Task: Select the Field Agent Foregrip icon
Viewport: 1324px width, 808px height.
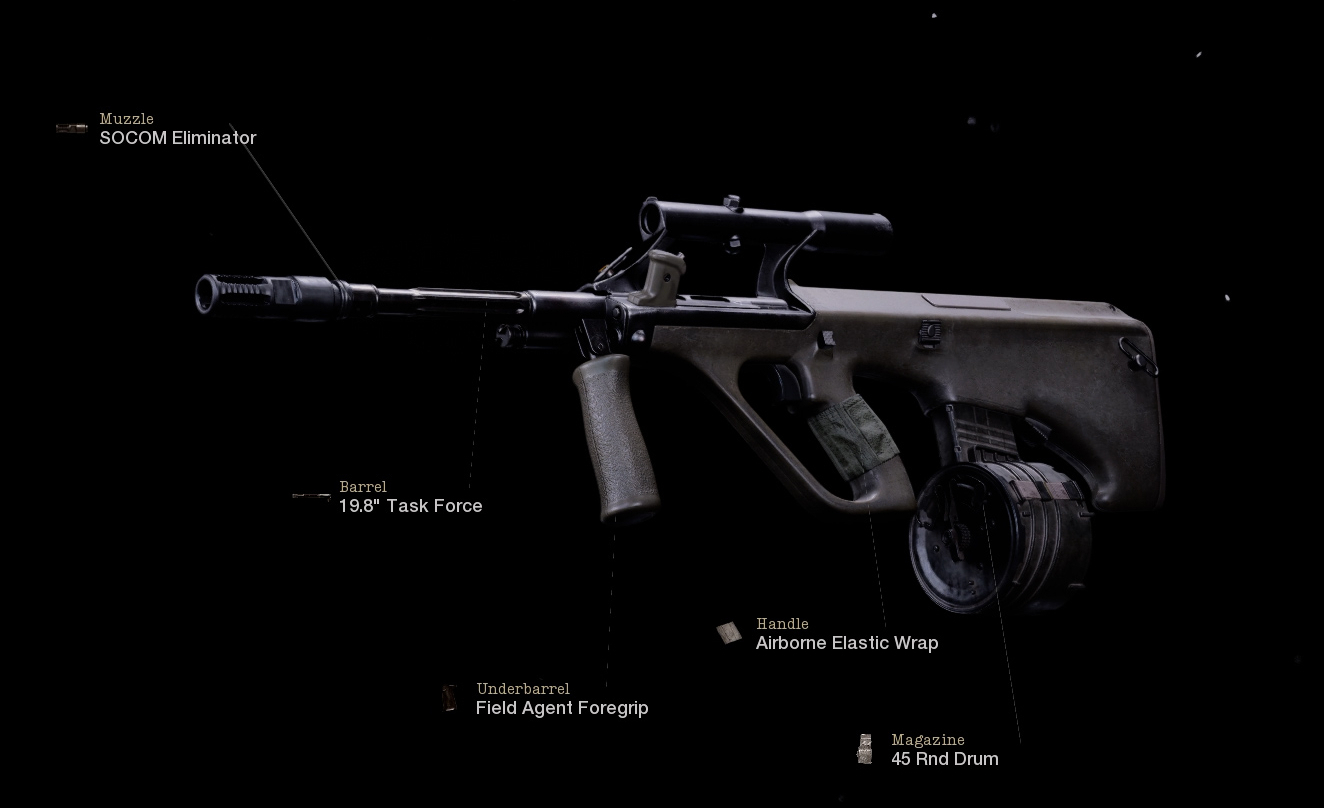Action: click(x=449, y=697)
